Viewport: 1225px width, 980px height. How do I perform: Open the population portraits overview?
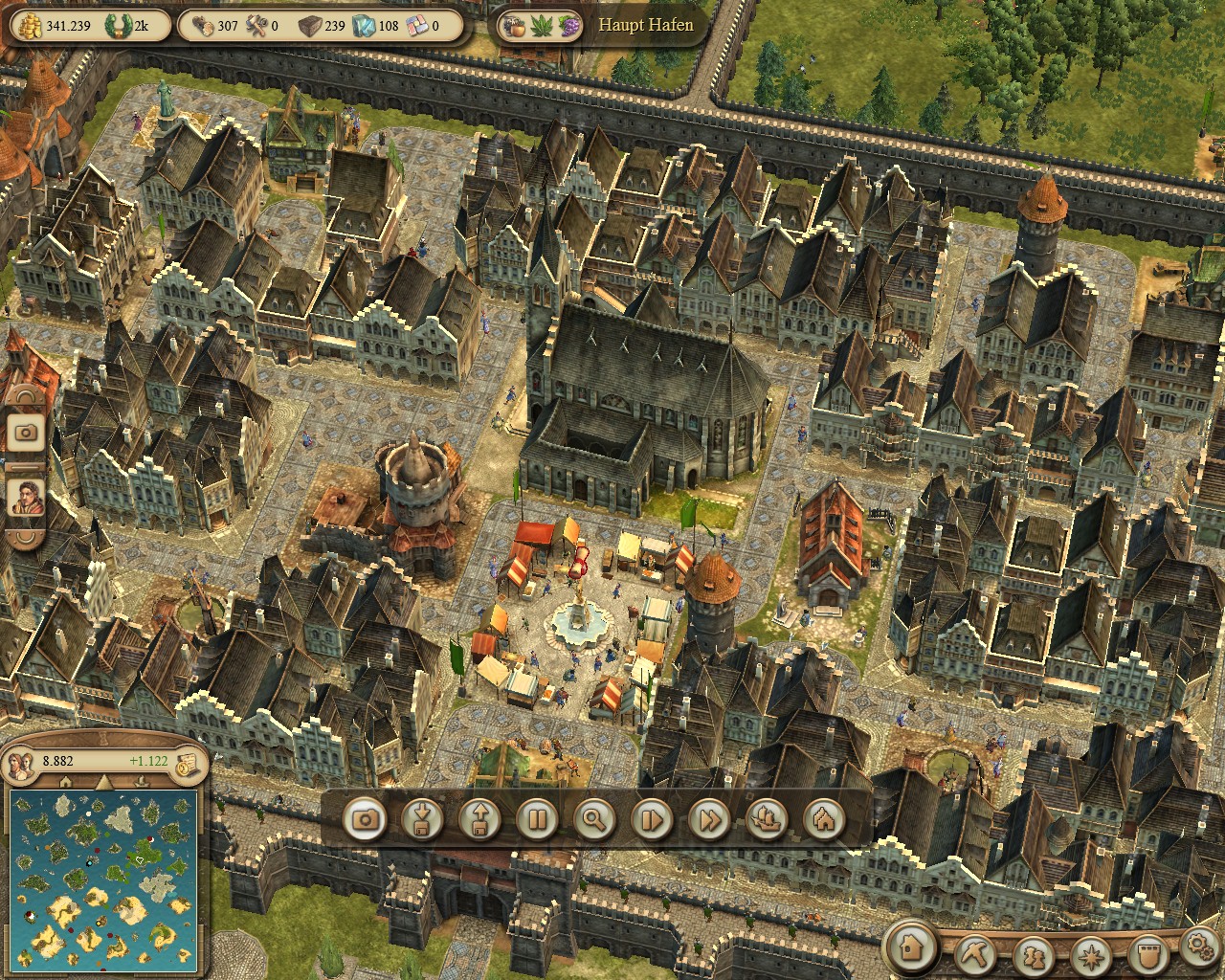point(21,763)
